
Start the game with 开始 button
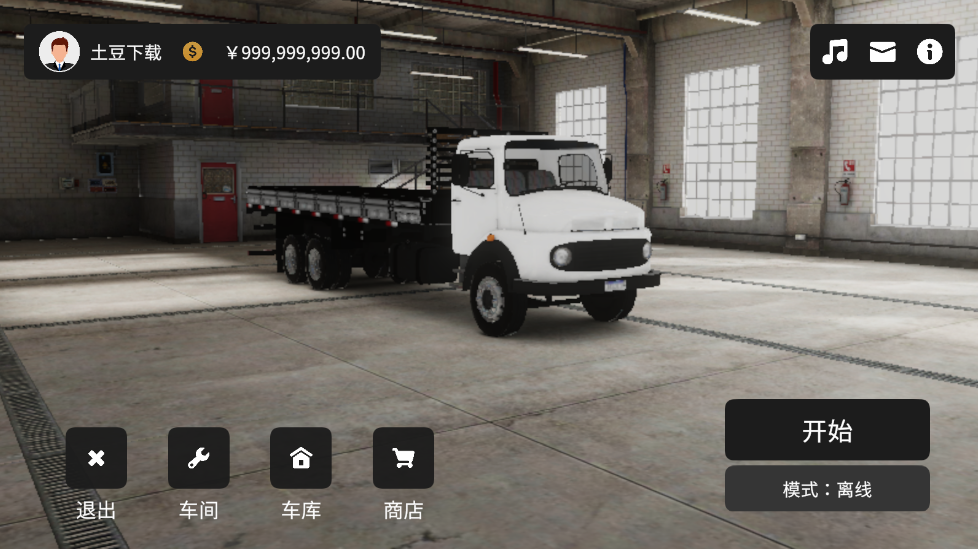click(x=827, y=430)
